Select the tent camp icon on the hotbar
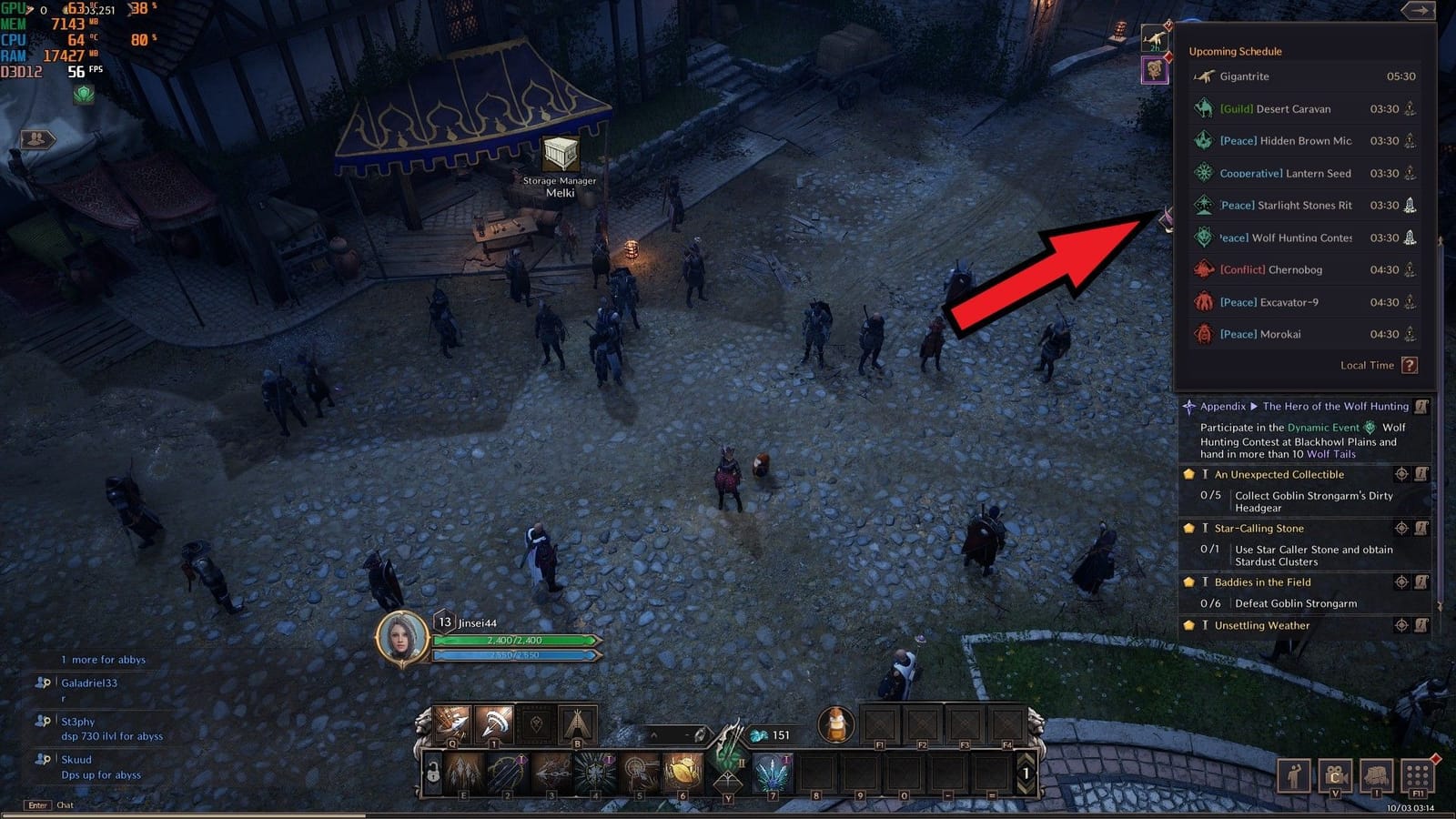This screenshot has height=819, width=1456. [576, 725]
